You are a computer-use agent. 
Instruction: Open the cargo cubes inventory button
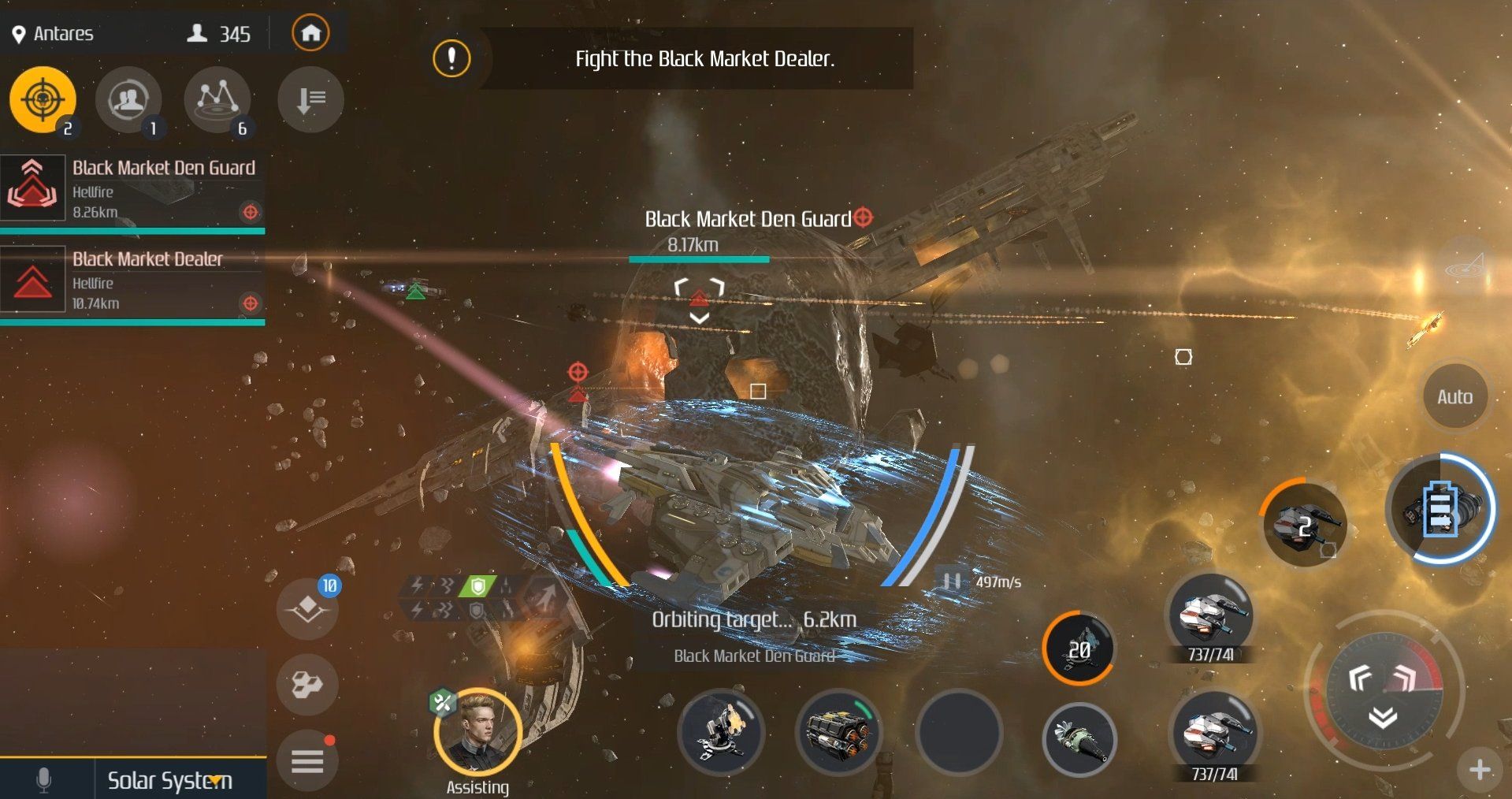click(307, 684)
